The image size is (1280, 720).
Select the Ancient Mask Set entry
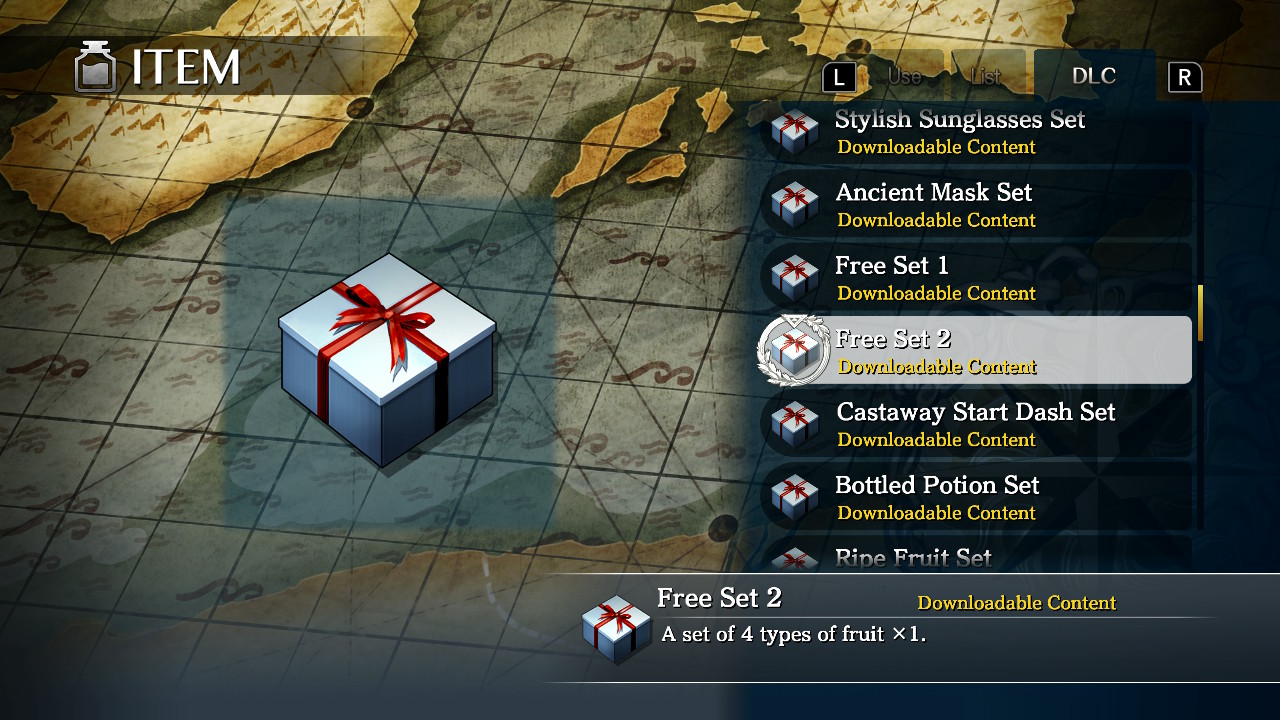pos(934,205)
